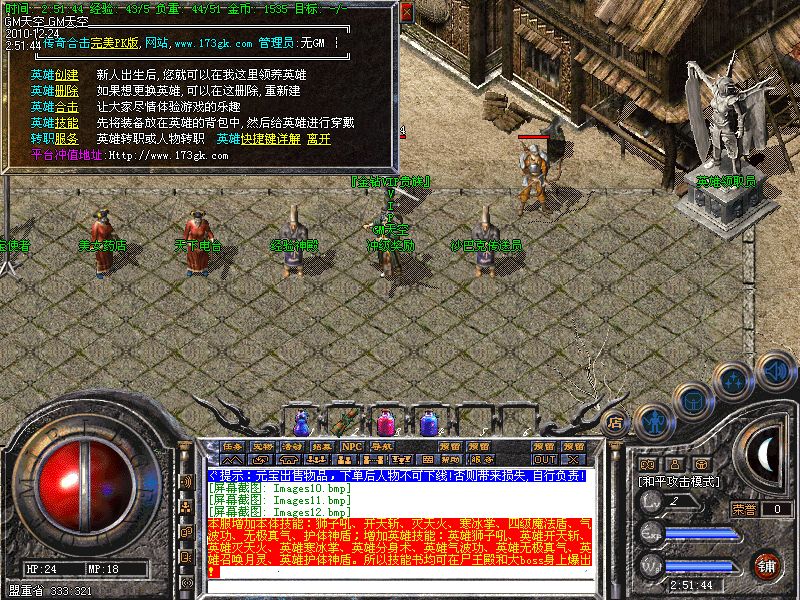Choose the 英雄创建 (create hero) dialog option

[x=54, y=75]
